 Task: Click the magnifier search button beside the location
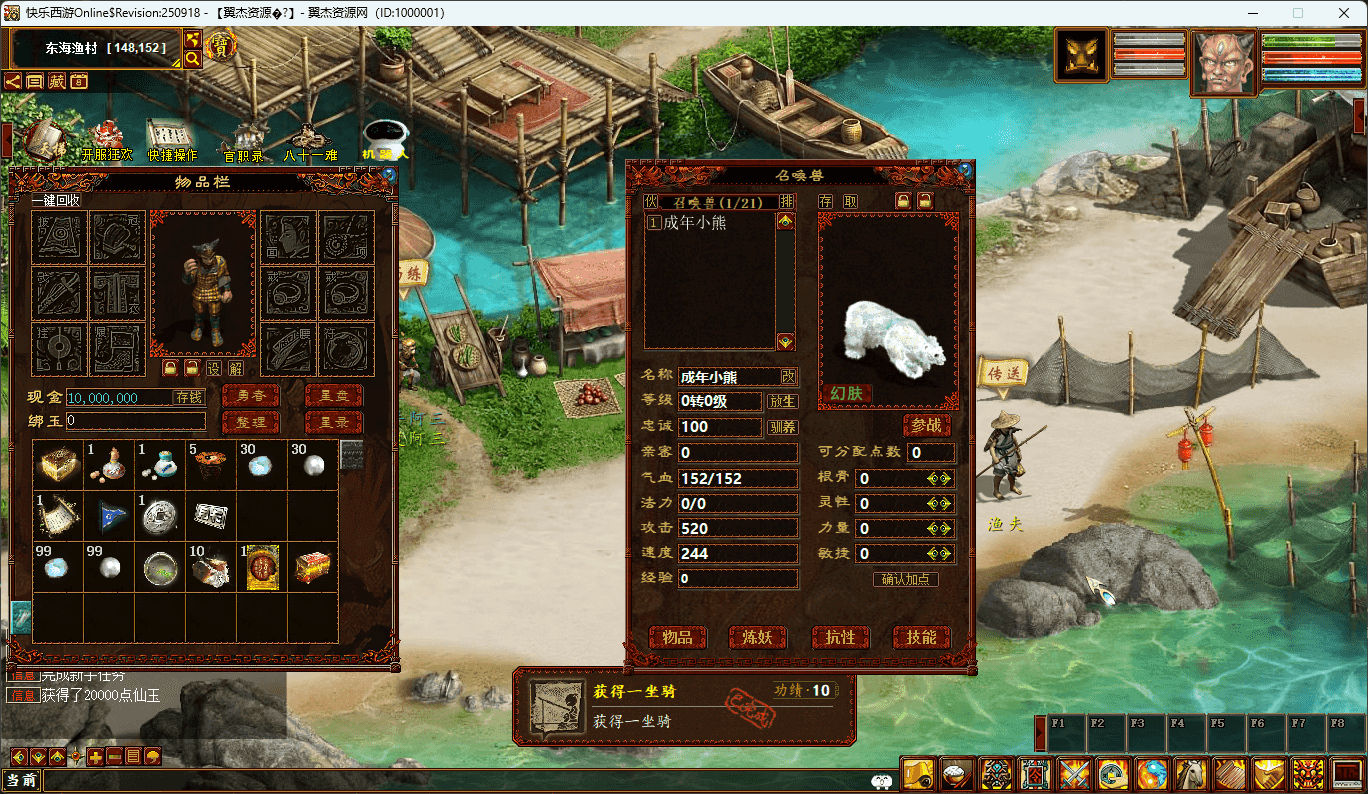(x=192, y=59)
